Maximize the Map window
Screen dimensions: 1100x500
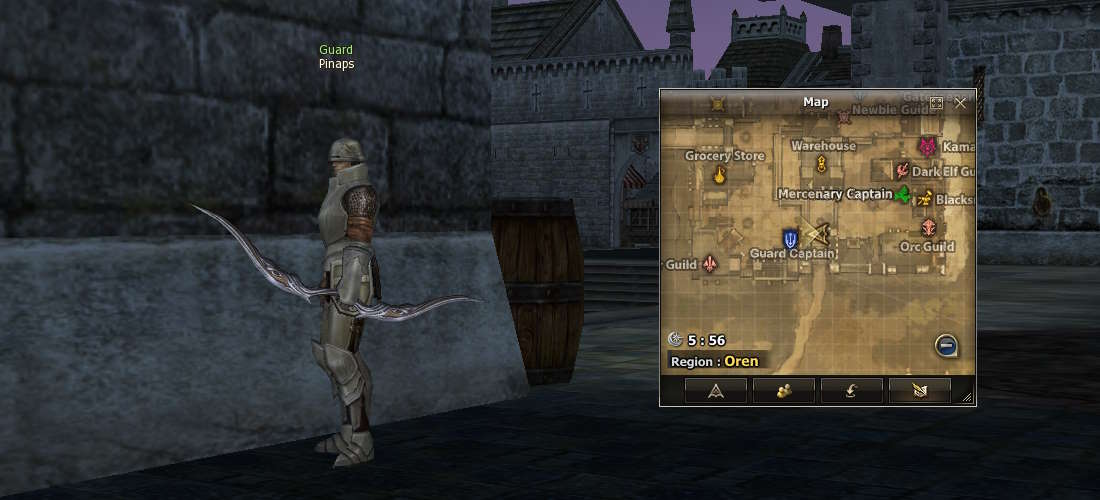[937, 103]
